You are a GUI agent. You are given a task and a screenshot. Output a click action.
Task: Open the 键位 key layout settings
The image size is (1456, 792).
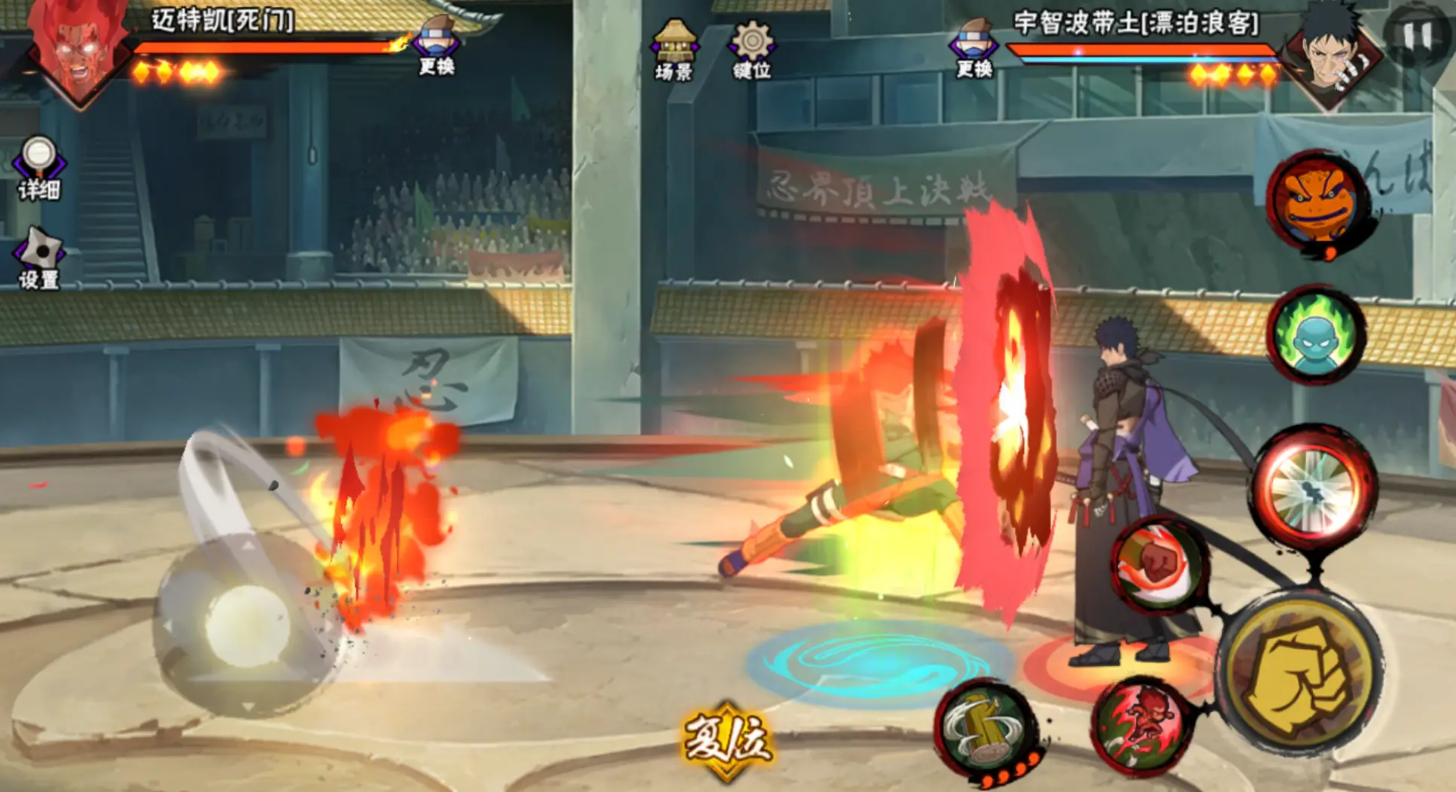point(751,48)
